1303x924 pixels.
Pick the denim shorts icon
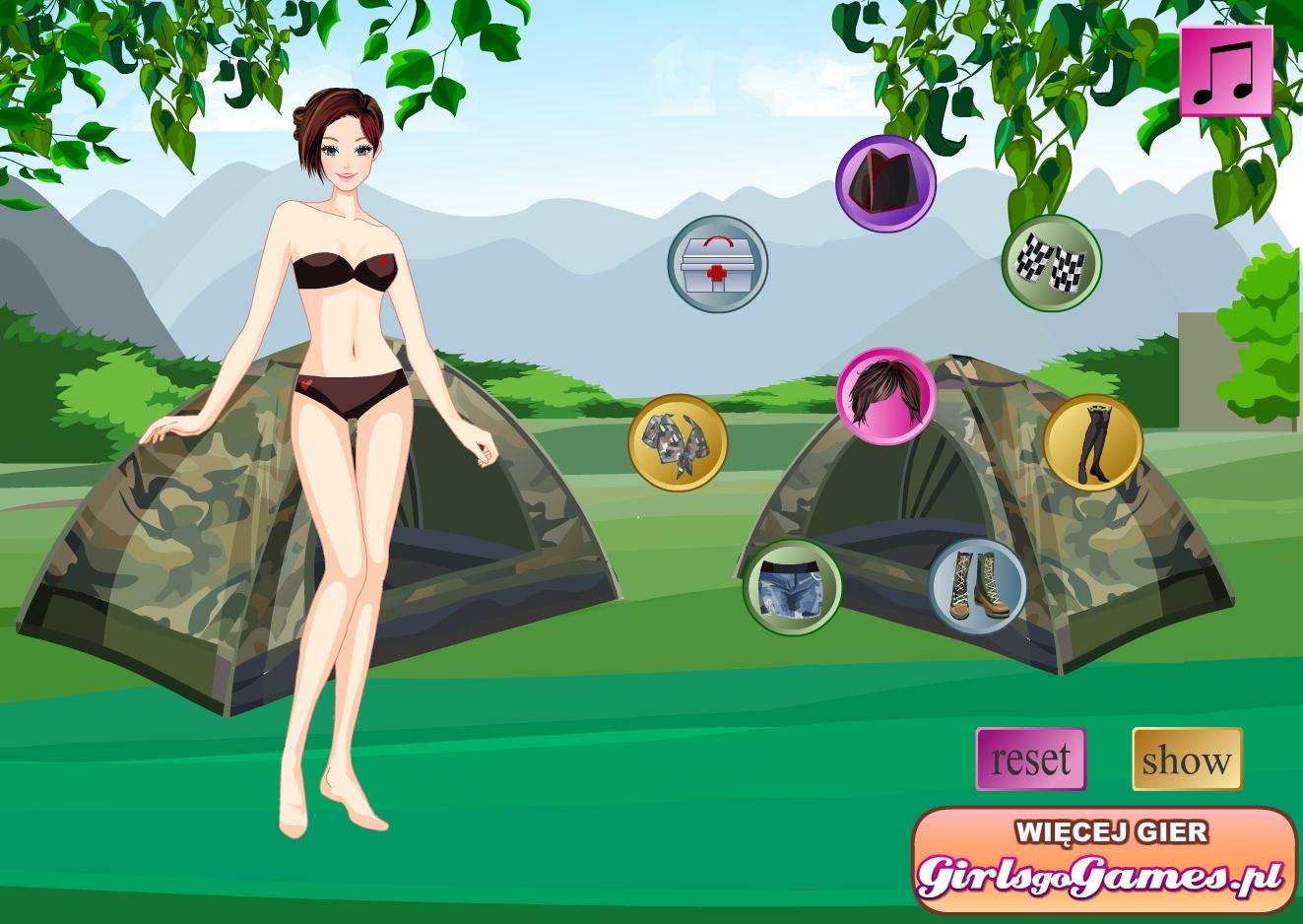[792, 587]
